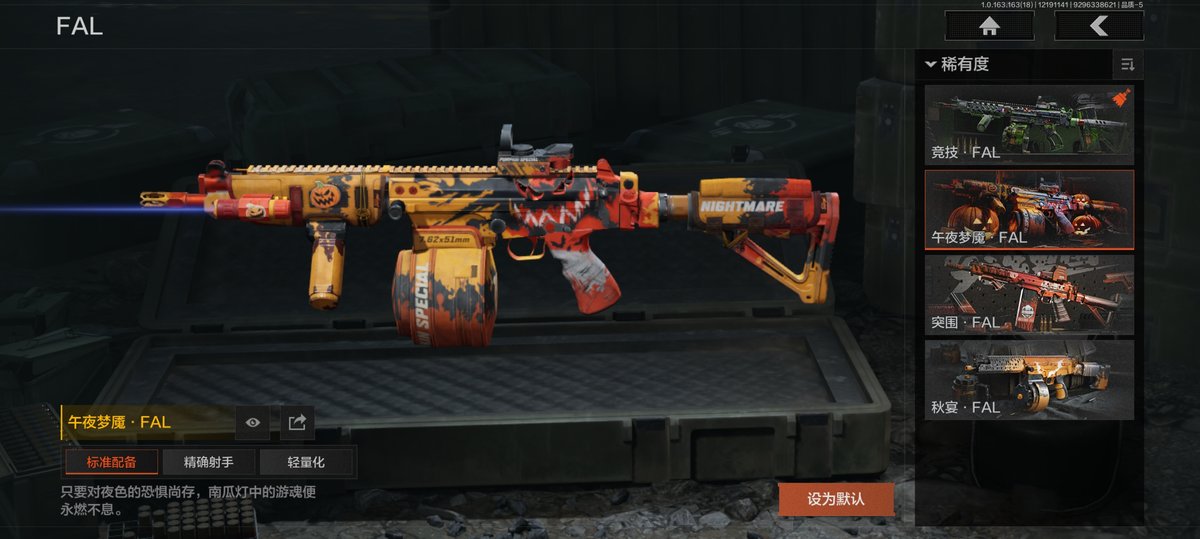Image resolution: width=1200 pixels, height=539 pixels.
Task: Toggle the eye preview icon
Action: tap(253, 423)
